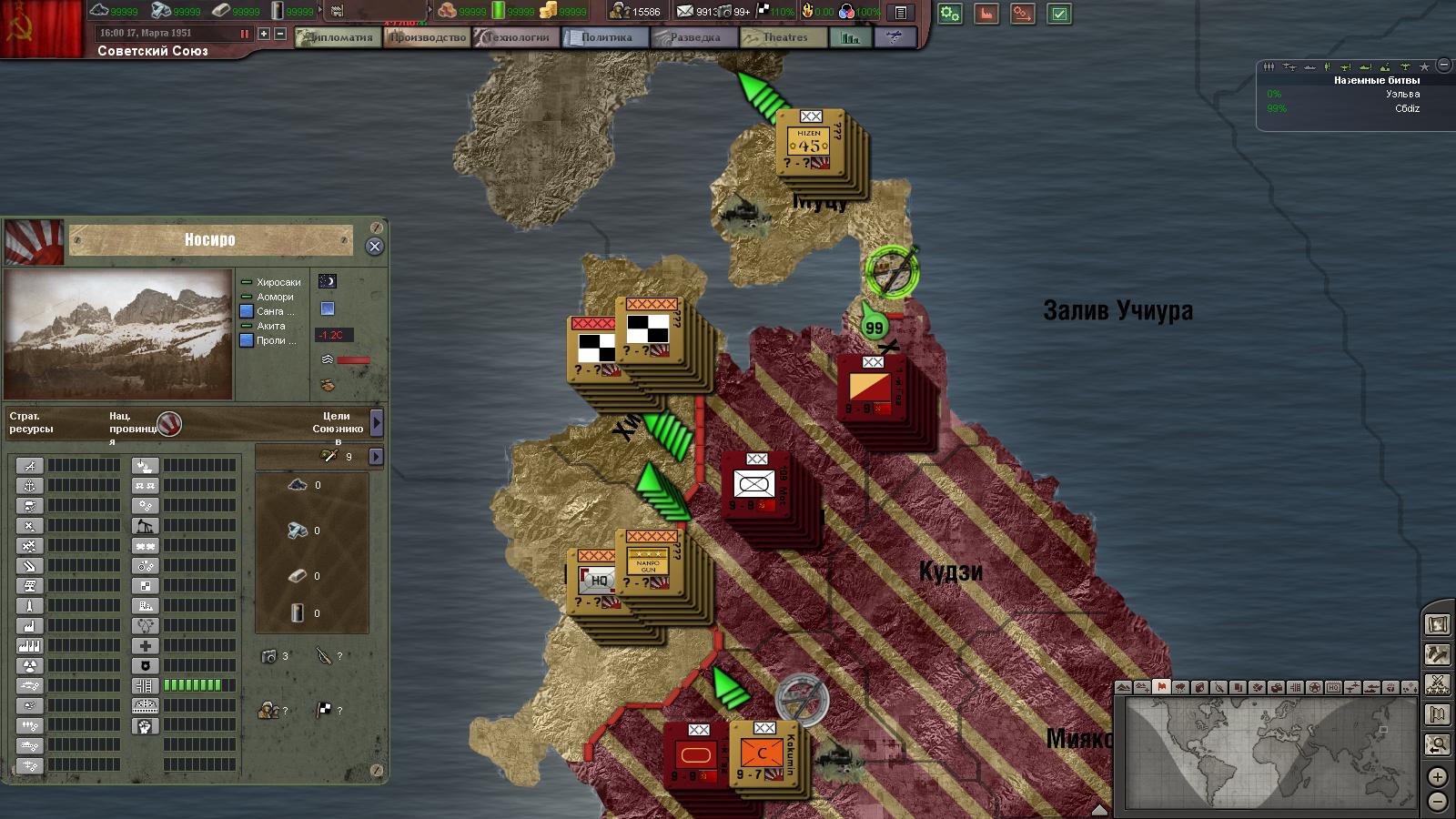Zoom out the map with the round minus button

tap(1437, 802)
